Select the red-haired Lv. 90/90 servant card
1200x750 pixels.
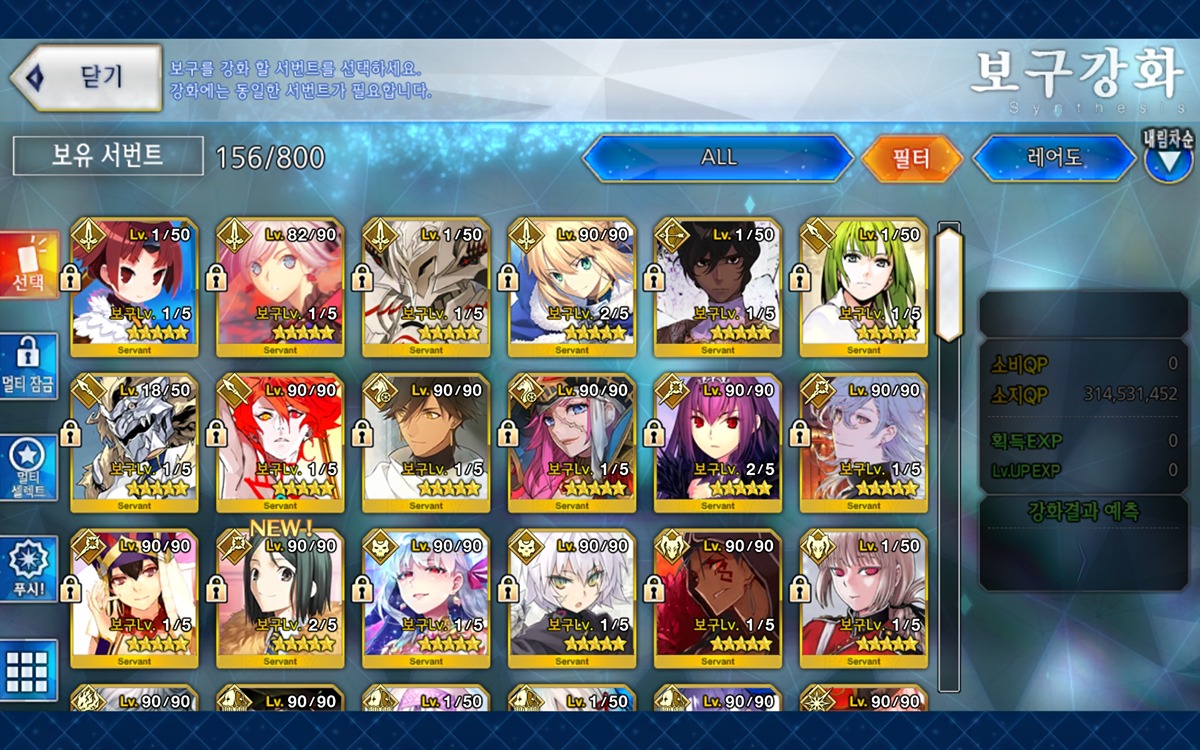pyautogui.click(x=280, y=442)
